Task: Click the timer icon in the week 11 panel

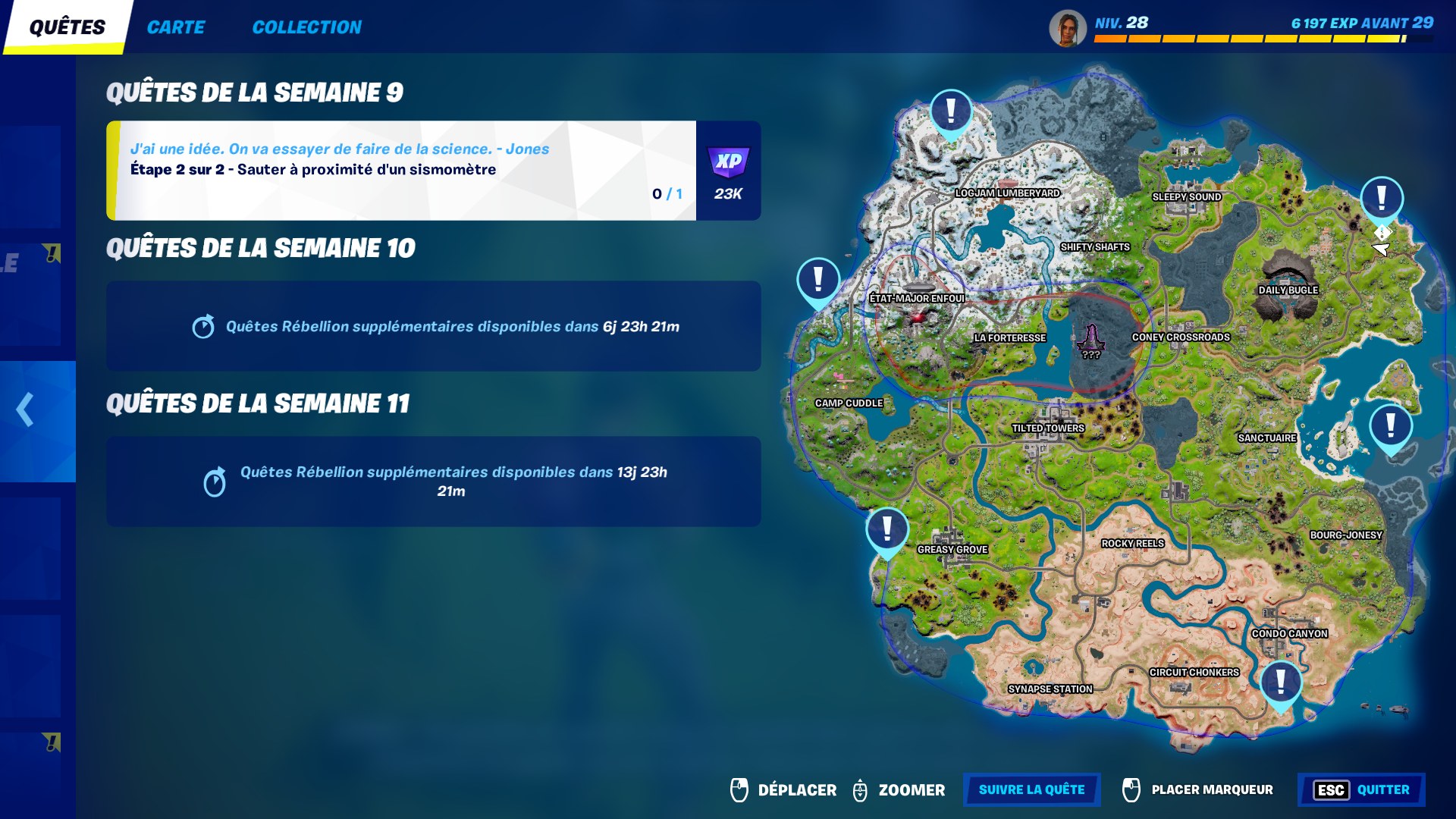Action: [215, 482]
